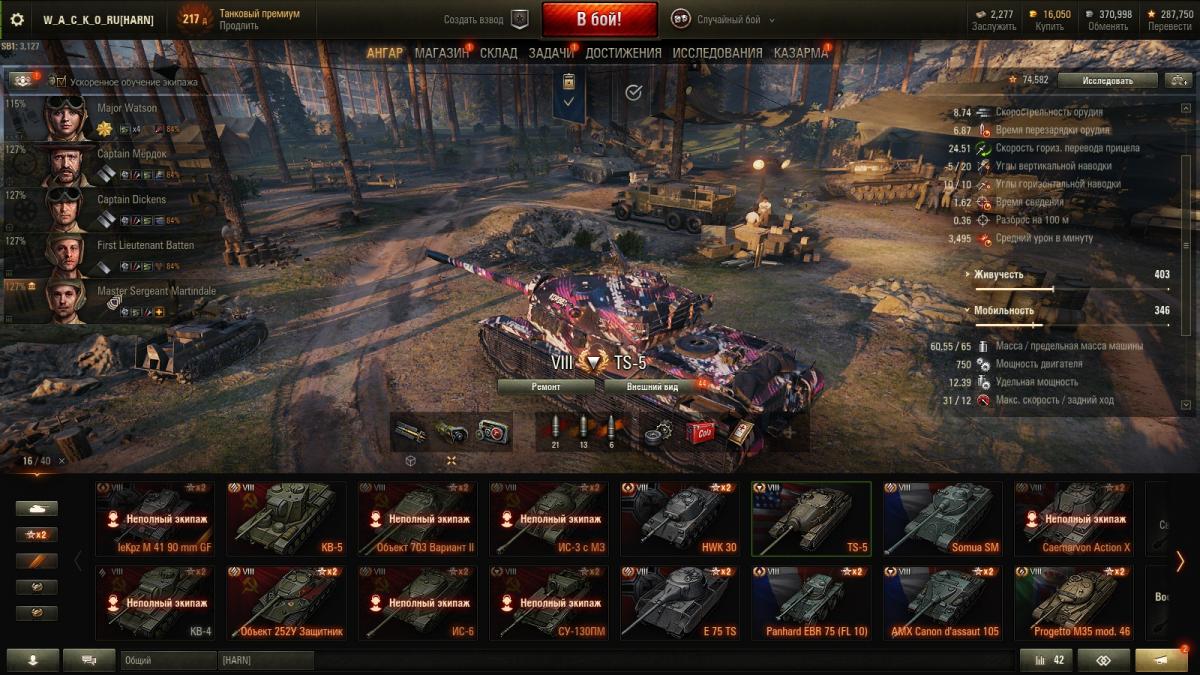Open the КАЗАРМА barracks tab
The width and height of the screenshot is (1200, 675).
[800, 53]
